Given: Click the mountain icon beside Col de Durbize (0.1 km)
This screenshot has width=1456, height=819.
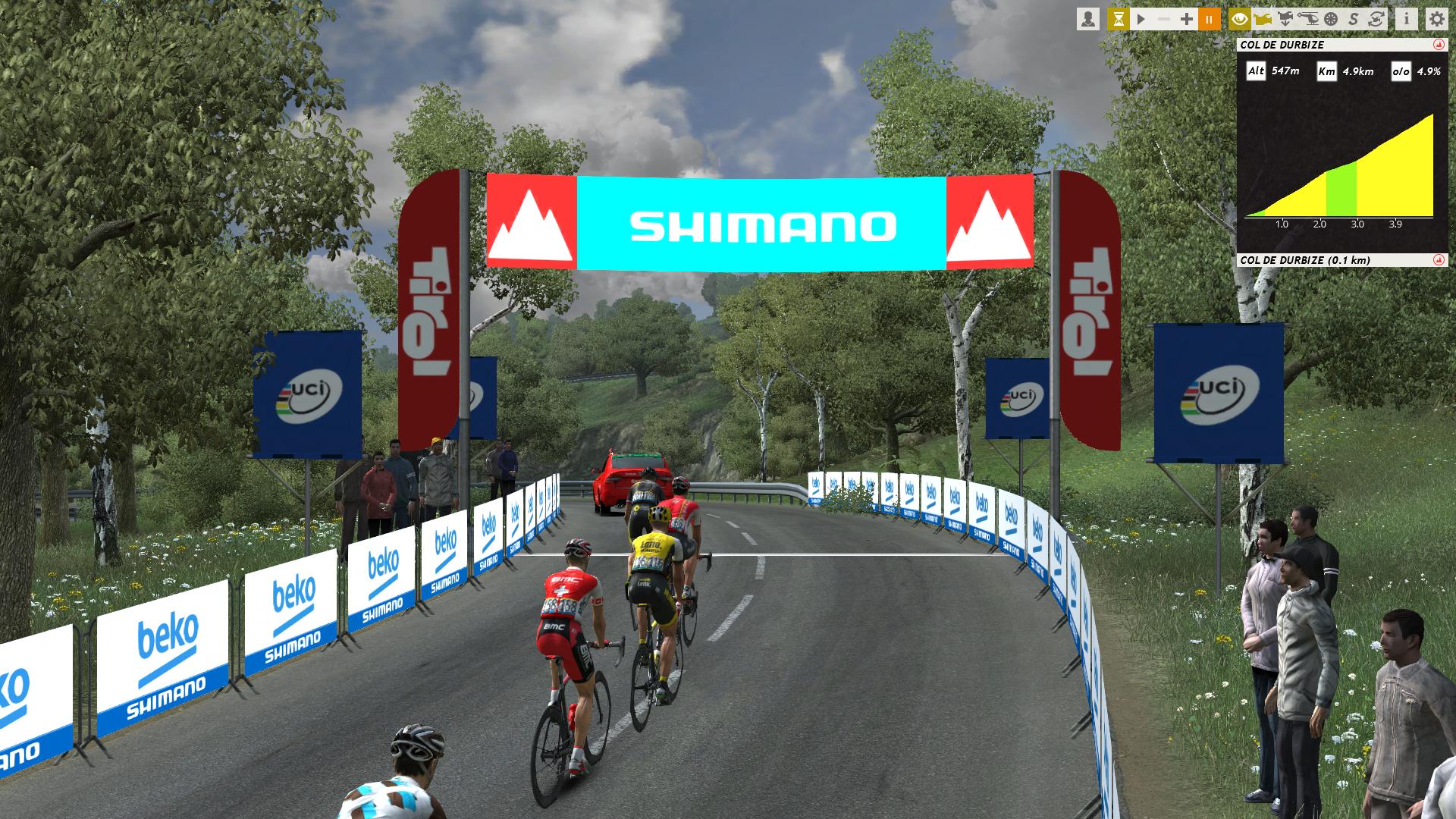Looking at the screenshot, I should point(1438,260).
